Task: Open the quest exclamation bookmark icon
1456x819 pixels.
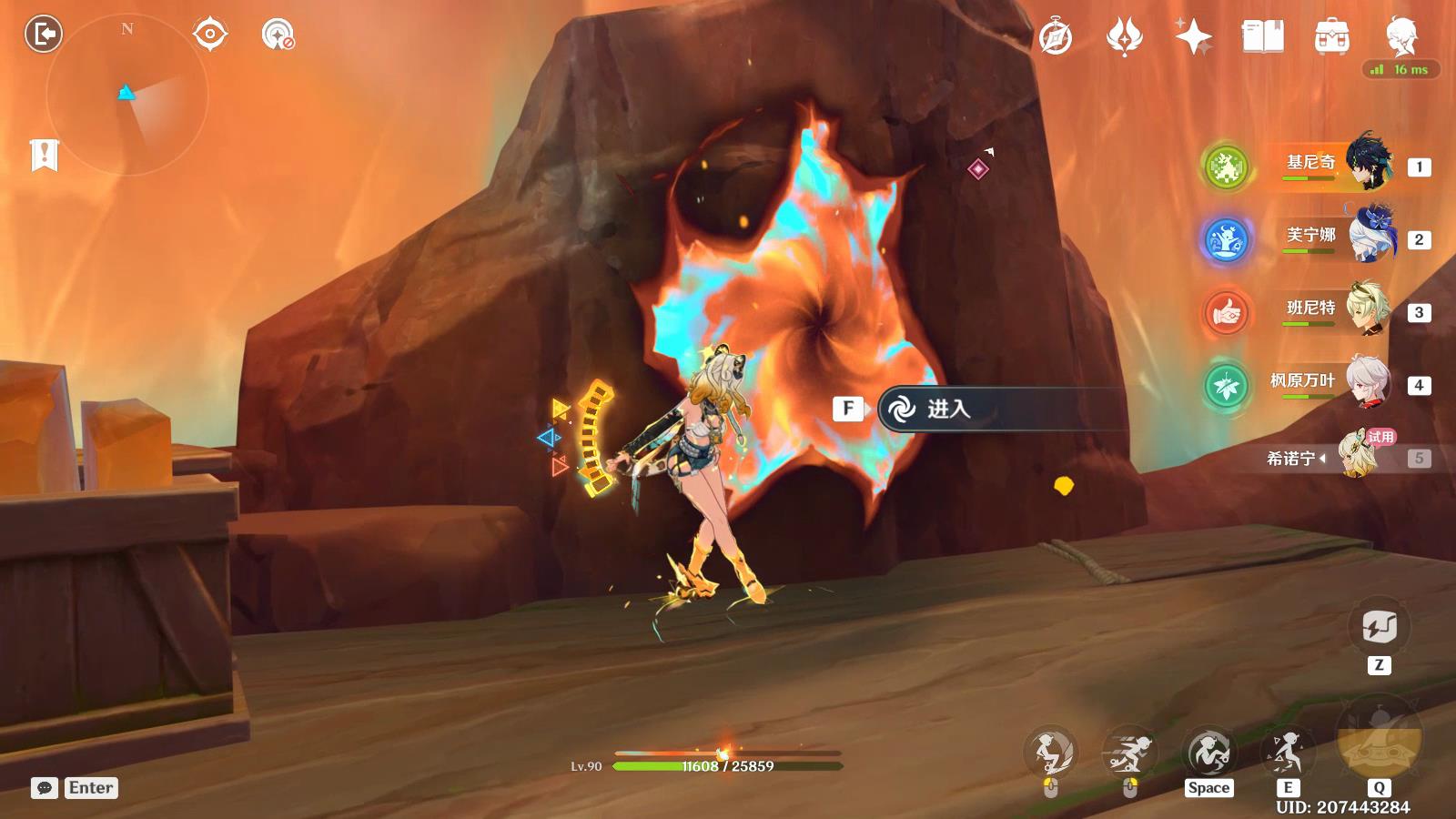Action: point(44,155)
